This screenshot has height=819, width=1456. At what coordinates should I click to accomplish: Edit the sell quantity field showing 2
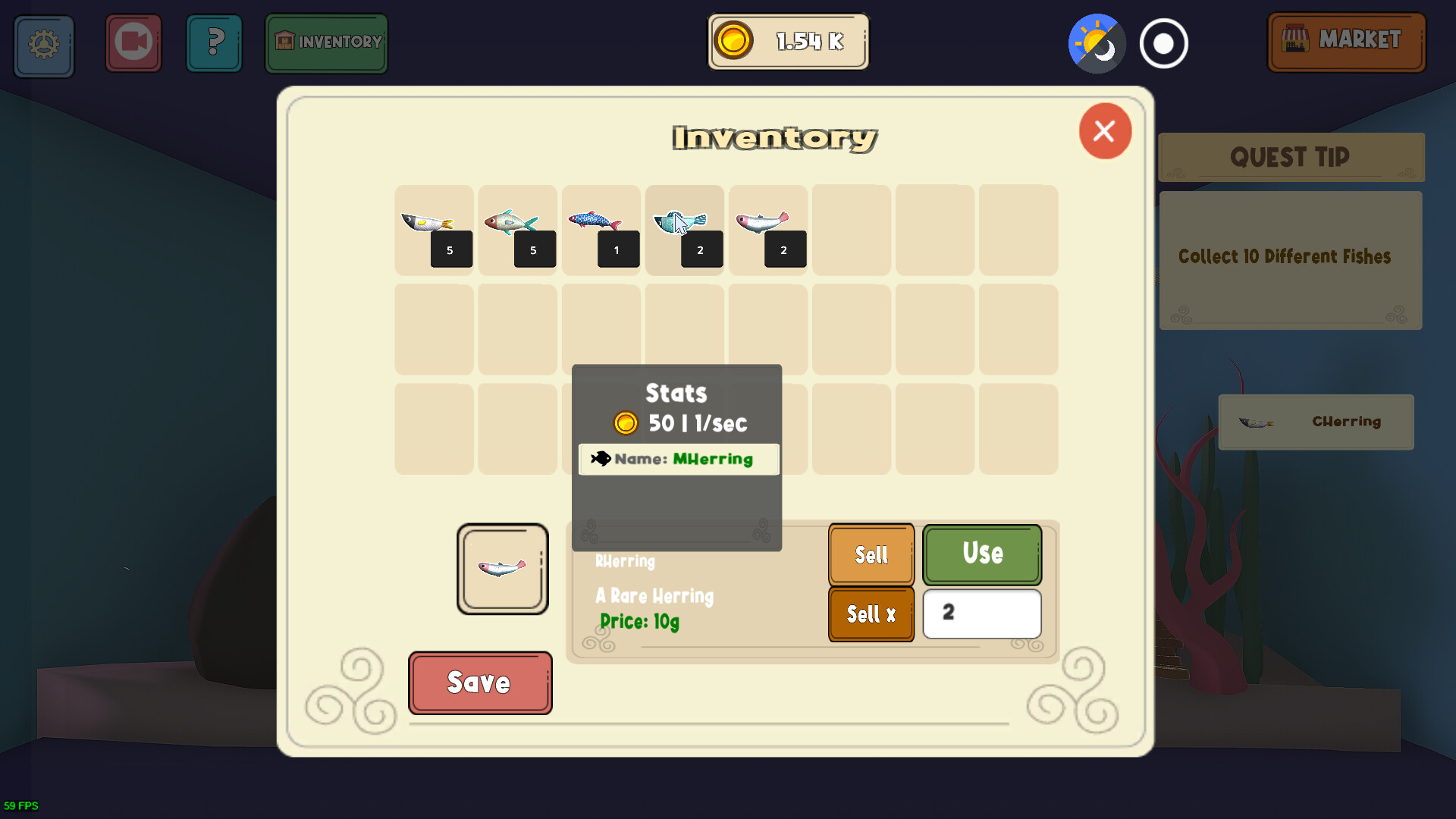click(981, 614)
